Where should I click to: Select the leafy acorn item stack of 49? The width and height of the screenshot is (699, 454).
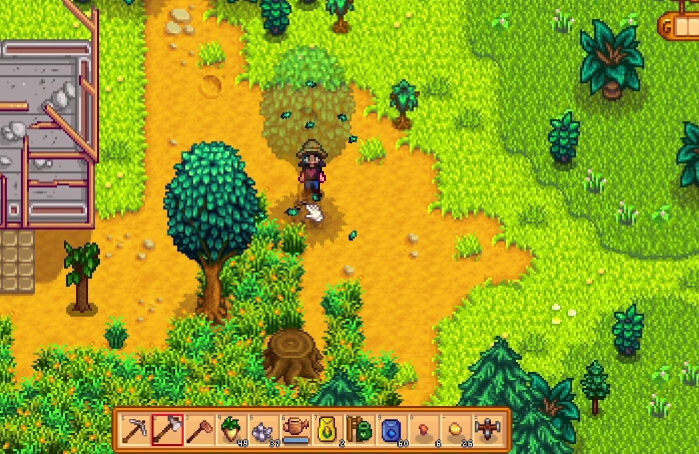click(231, 429)
